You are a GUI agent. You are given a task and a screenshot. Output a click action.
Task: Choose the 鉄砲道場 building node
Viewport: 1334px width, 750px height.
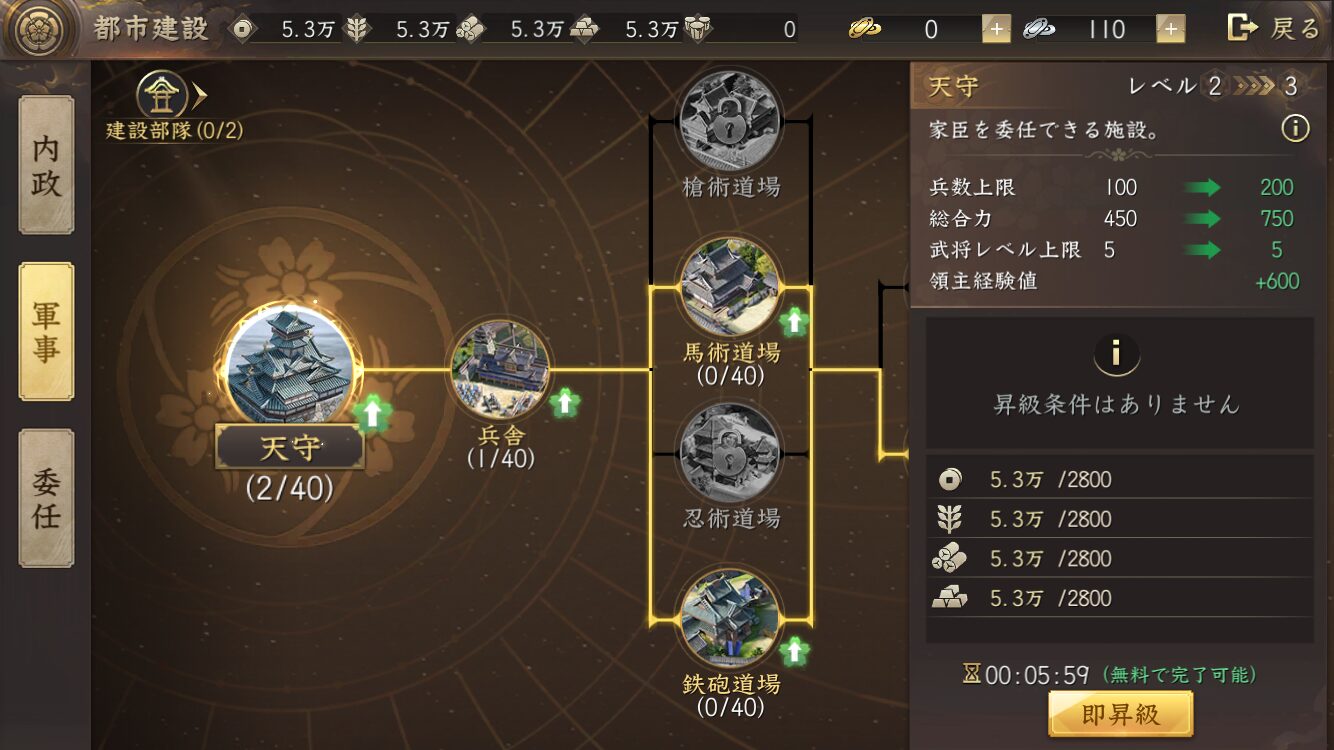(x=730, y=619)
